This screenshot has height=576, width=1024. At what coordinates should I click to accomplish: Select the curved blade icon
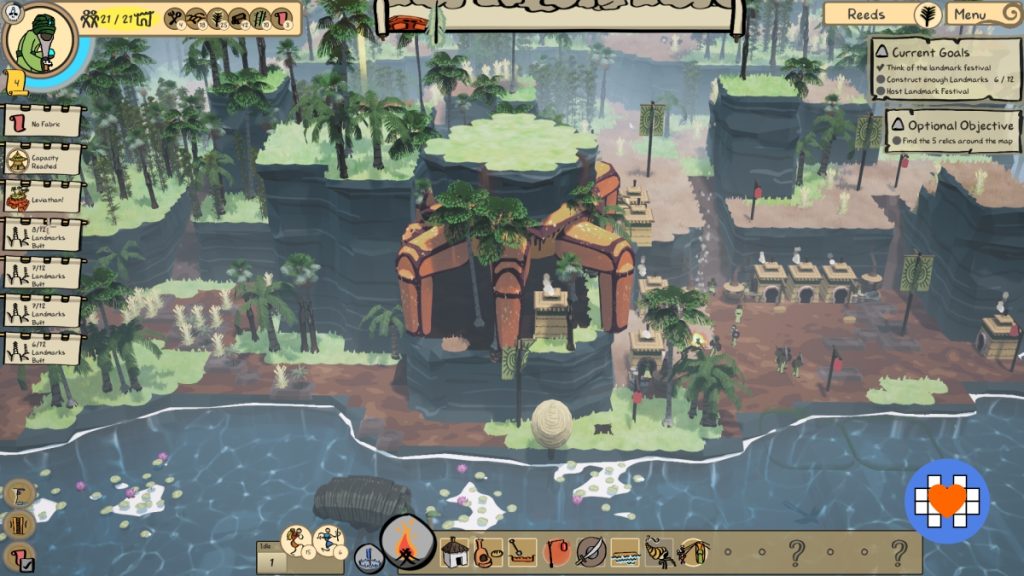click(x=591, y=552)
